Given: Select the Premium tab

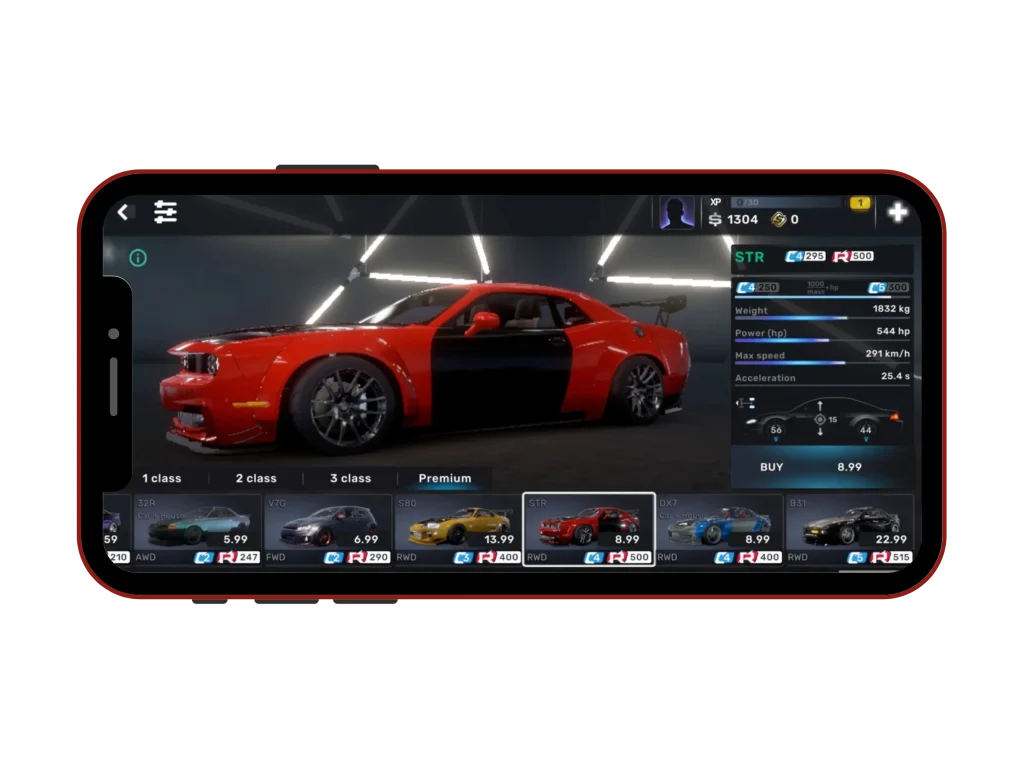Looking at the screenshot, I should tap(445, 478).
